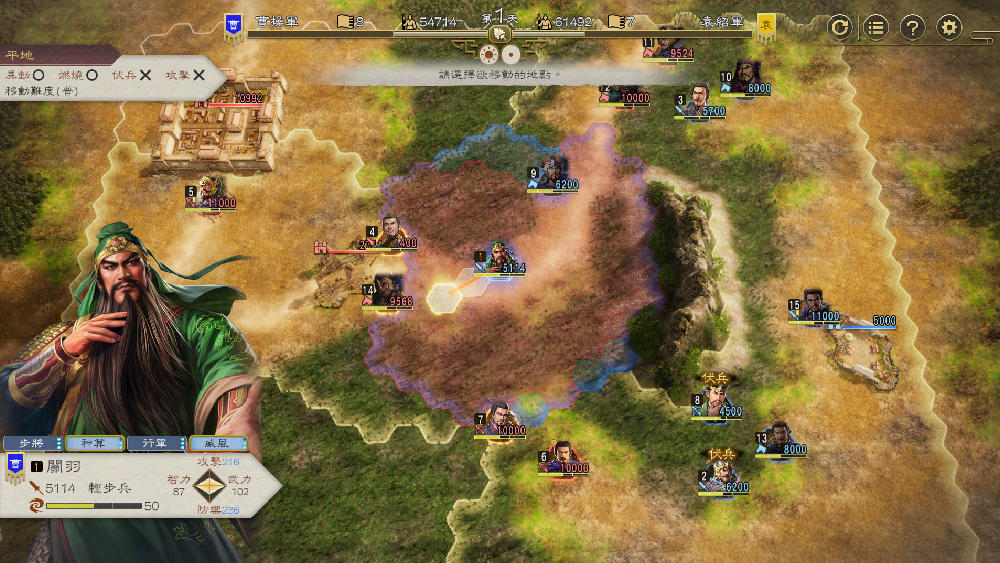This screenshot has height=563, width=1000.
Task: Select the 步將 trait button
Action: [x=33, y=443]
